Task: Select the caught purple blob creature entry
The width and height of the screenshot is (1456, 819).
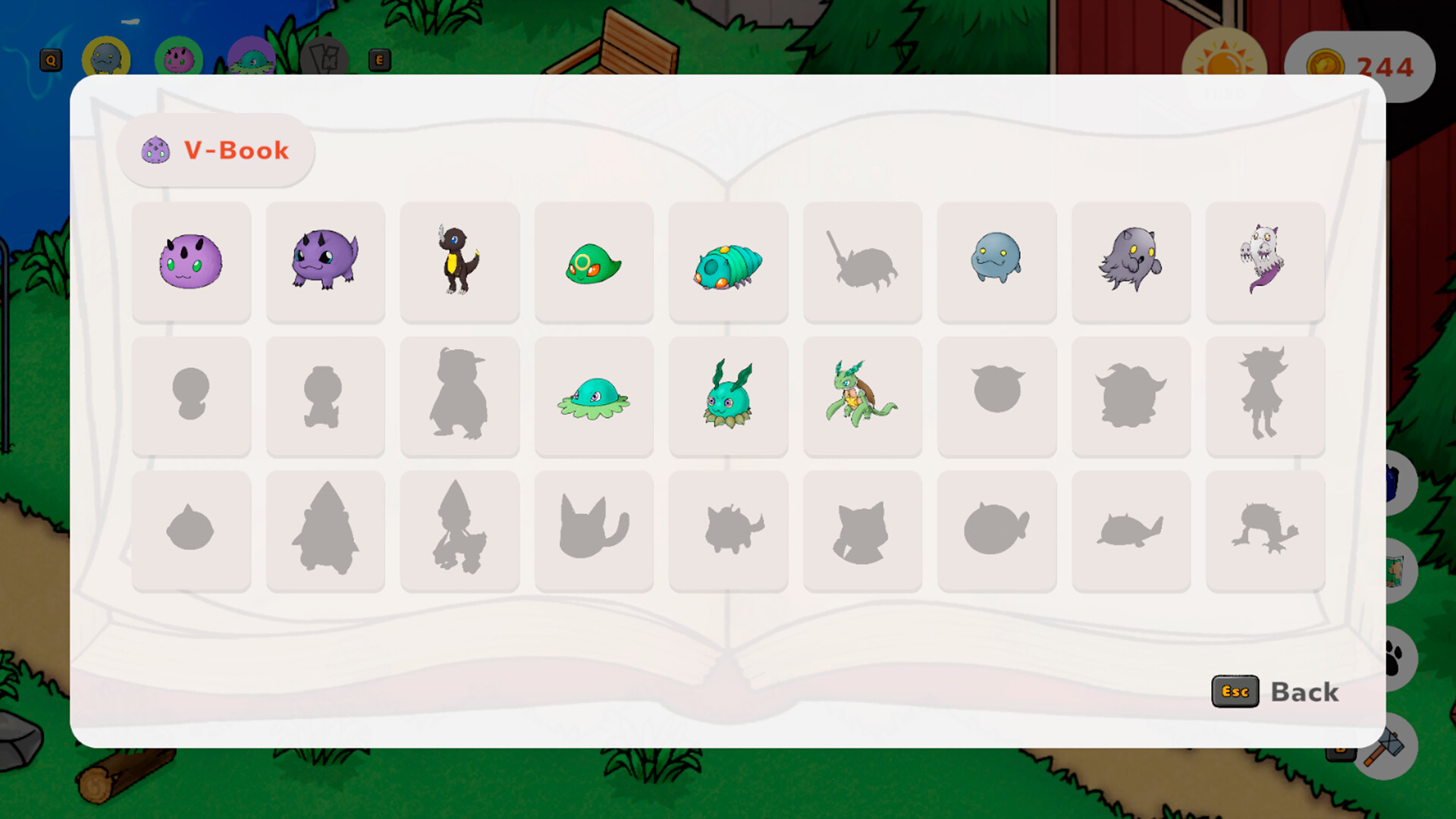Action: tap(191, 262)
